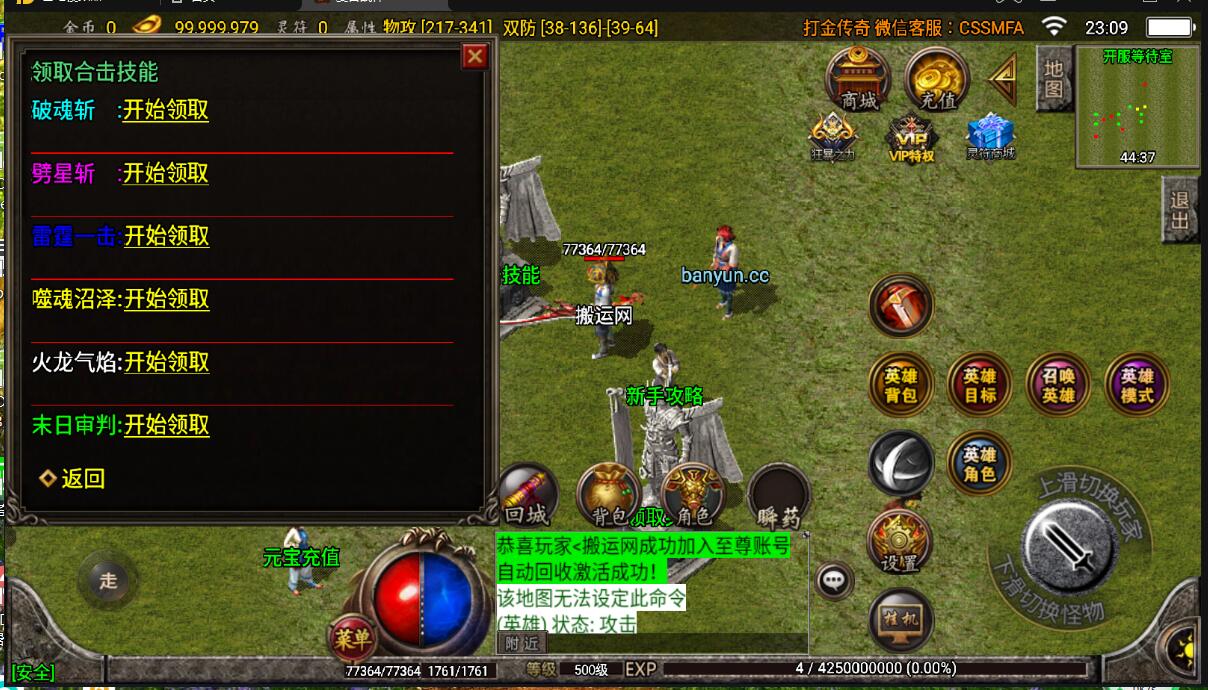Activate 召唤英雄 summon hero button
The image size is (1208, 690).
(1058, 385)
